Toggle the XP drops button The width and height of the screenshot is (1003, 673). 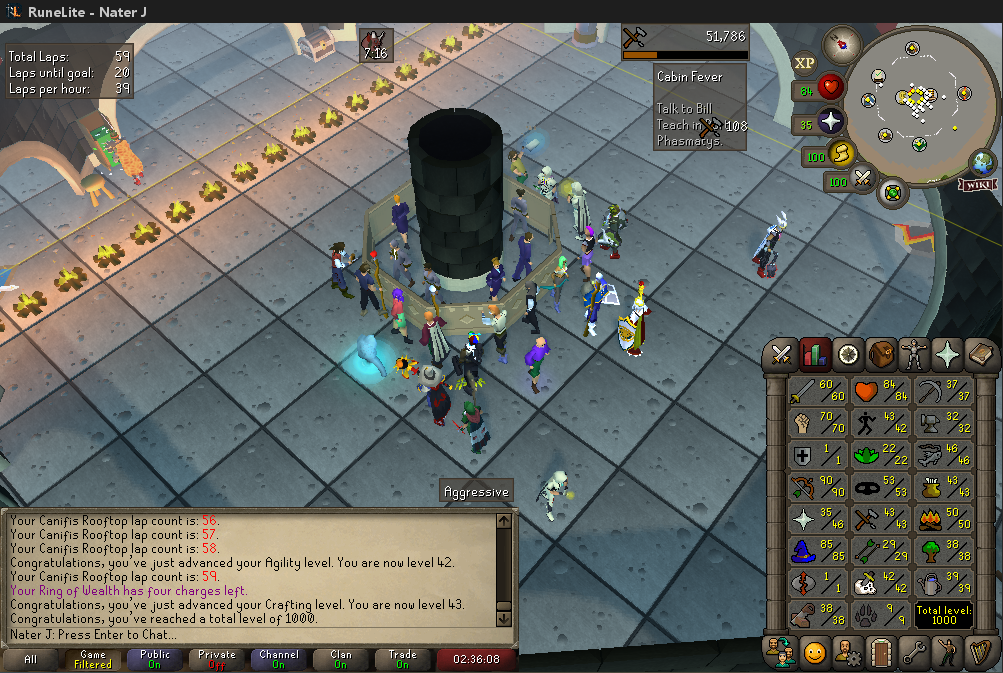(804, 63)
